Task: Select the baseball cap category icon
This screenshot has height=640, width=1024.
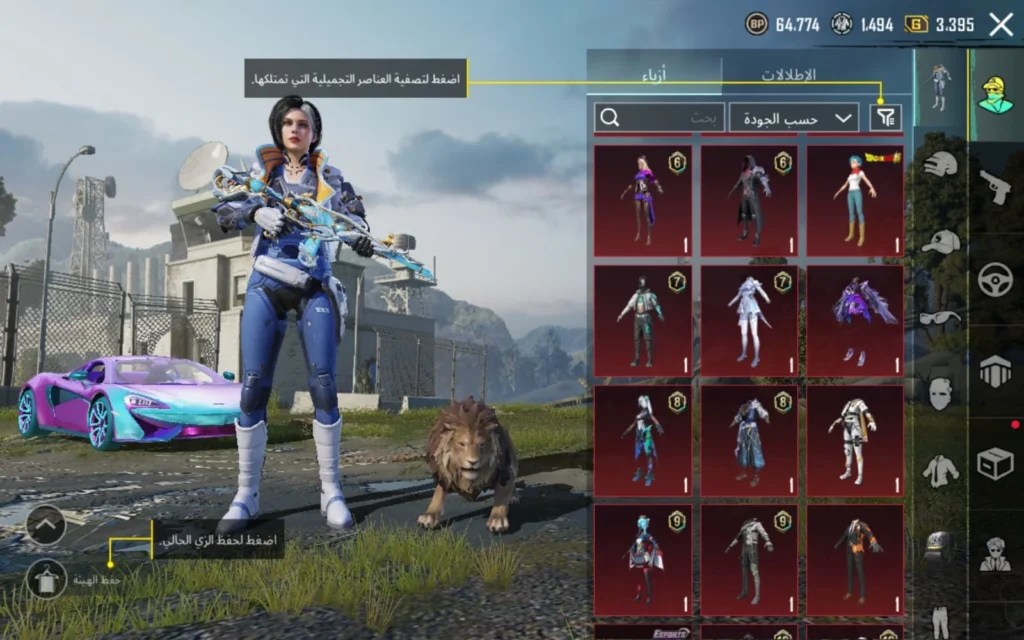Action: pos(940,242)
